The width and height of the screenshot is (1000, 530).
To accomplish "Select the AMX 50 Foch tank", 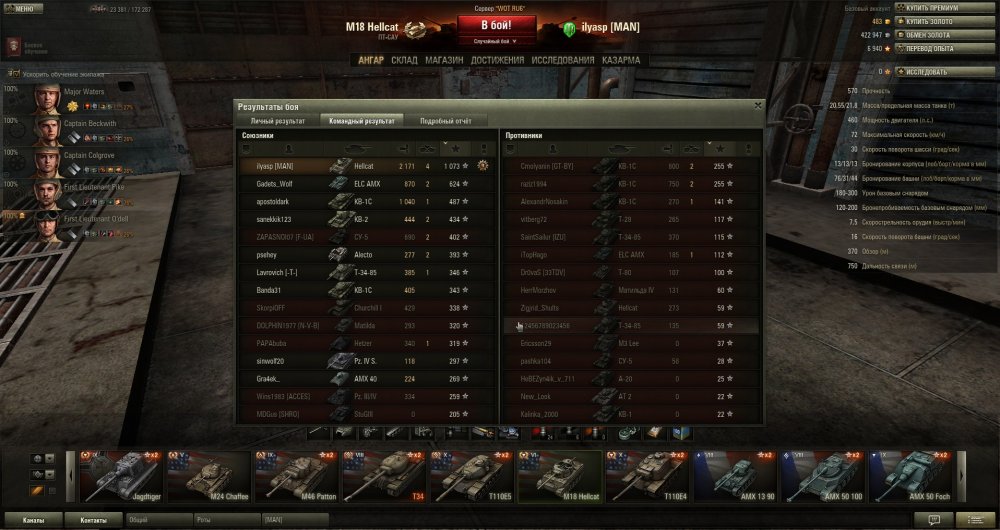I will pyautogui.click(x=908, y=476).
